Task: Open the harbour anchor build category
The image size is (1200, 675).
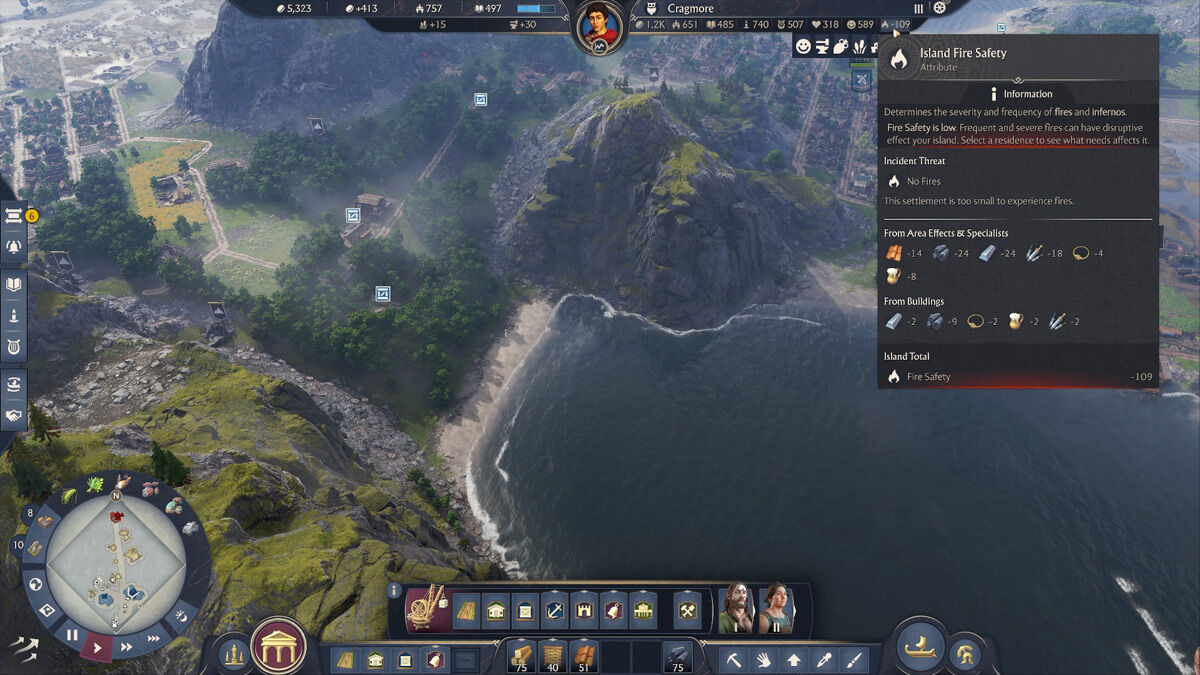Action: click(554, 609)
